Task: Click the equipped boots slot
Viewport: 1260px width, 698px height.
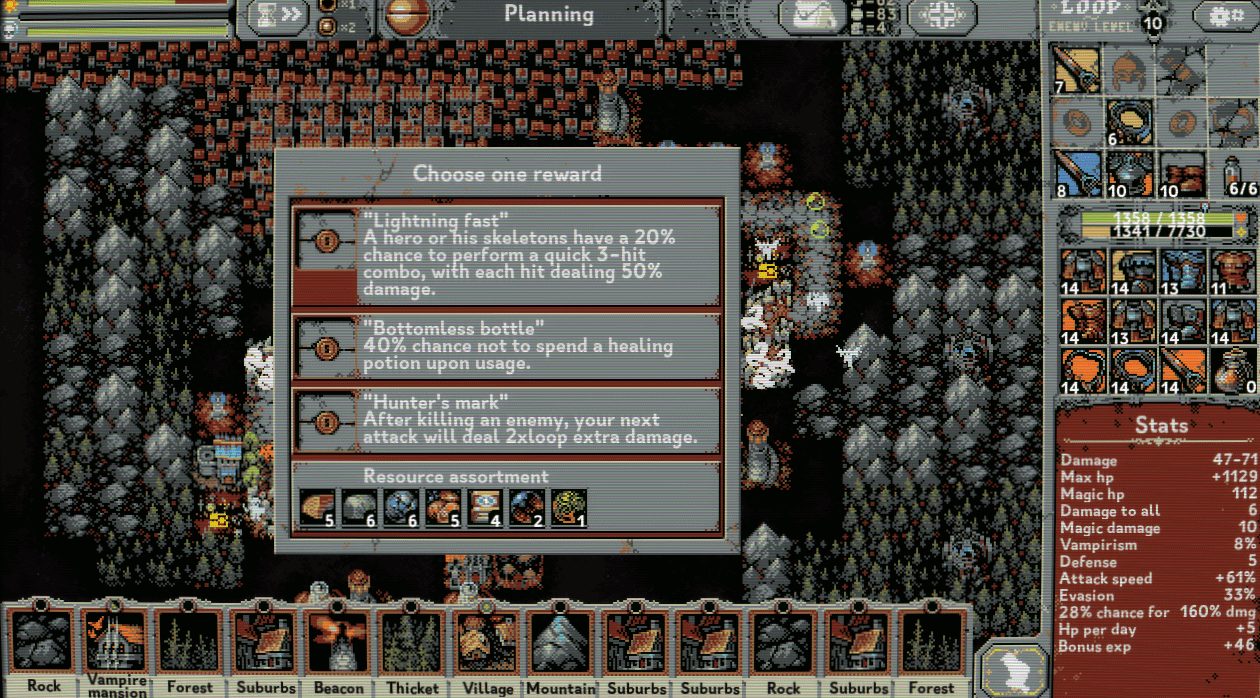Action: [1183, 174]
